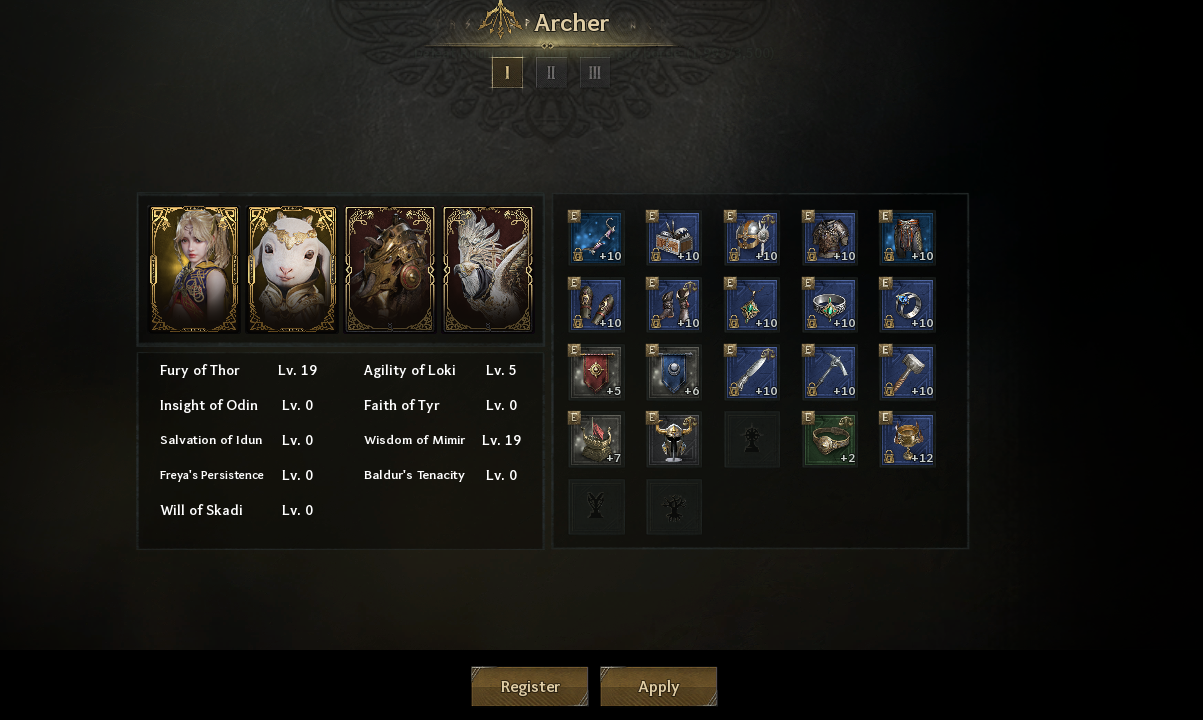Select the green gem necklace slot
The width and height of the screenshot is (1203, 720).
coord(752,304)
